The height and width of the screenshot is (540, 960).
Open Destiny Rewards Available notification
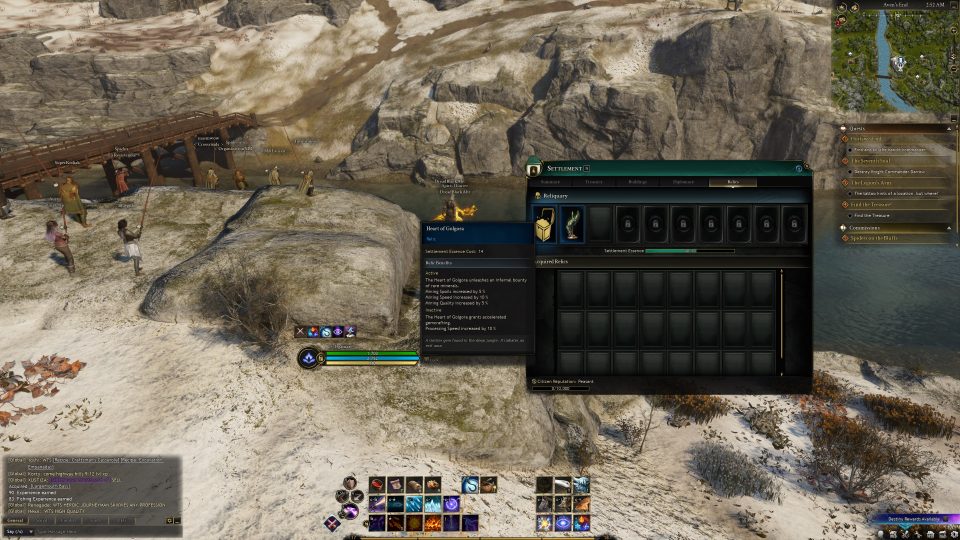(914, 519)
